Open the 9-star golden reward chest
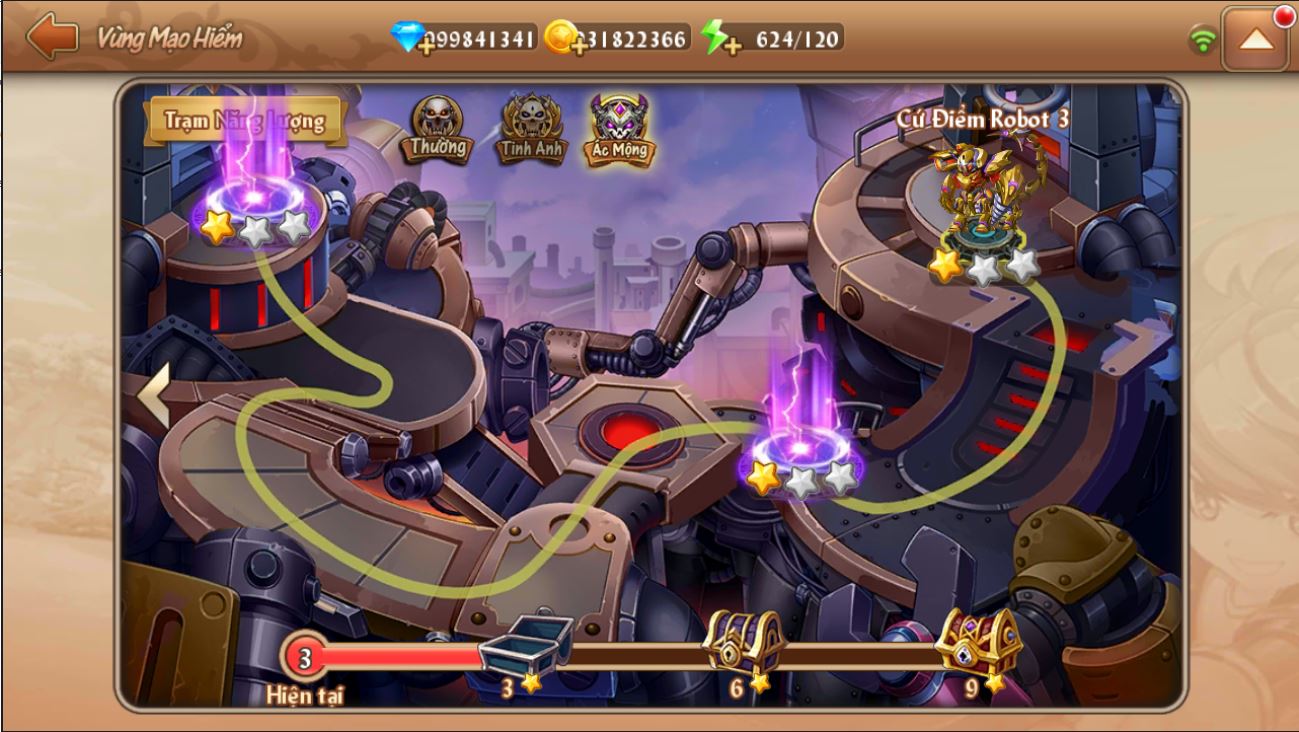The width and height of the screenshot is (1299, 732). (977, 642)
